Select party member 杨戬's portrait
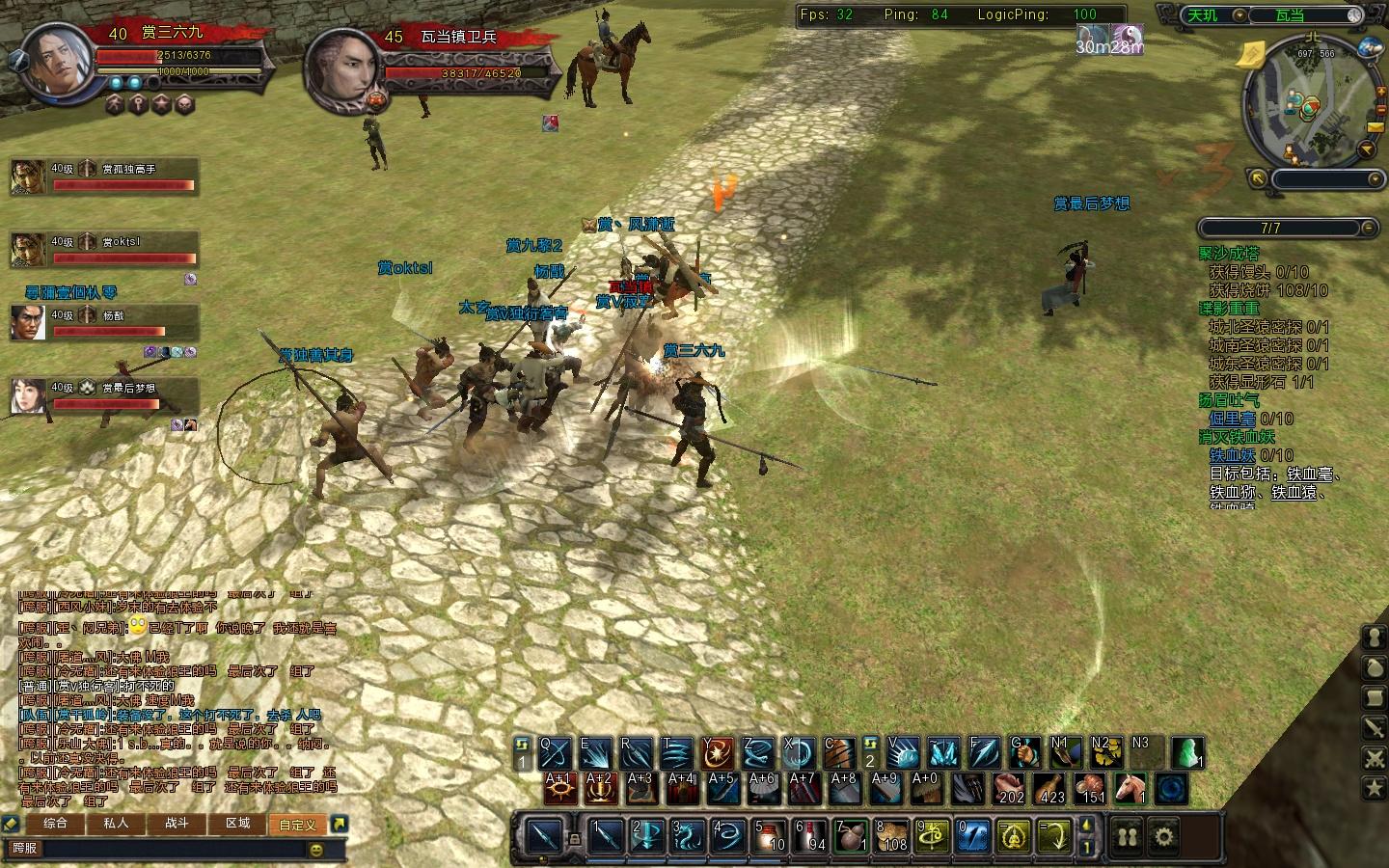The image size is (1389, 868). pos(28,322)
